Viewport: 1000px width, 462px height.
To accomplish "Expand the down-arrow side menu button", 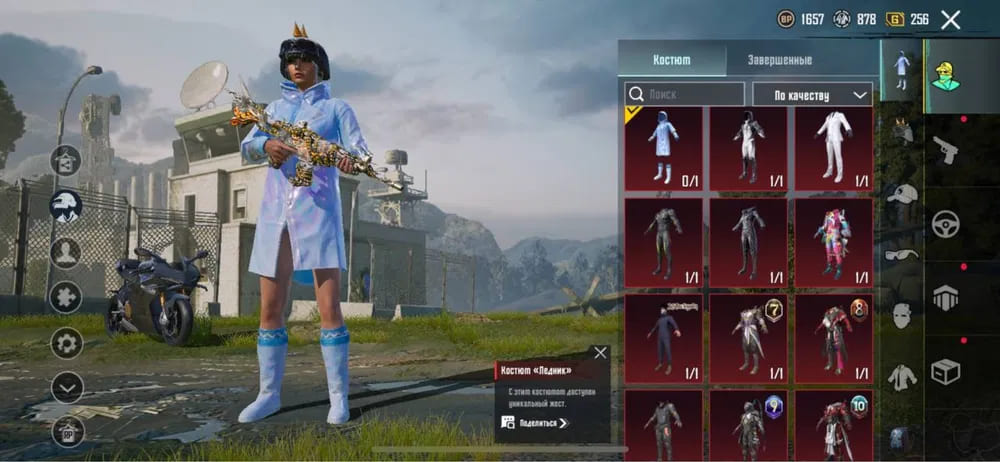I will [67, 386].
